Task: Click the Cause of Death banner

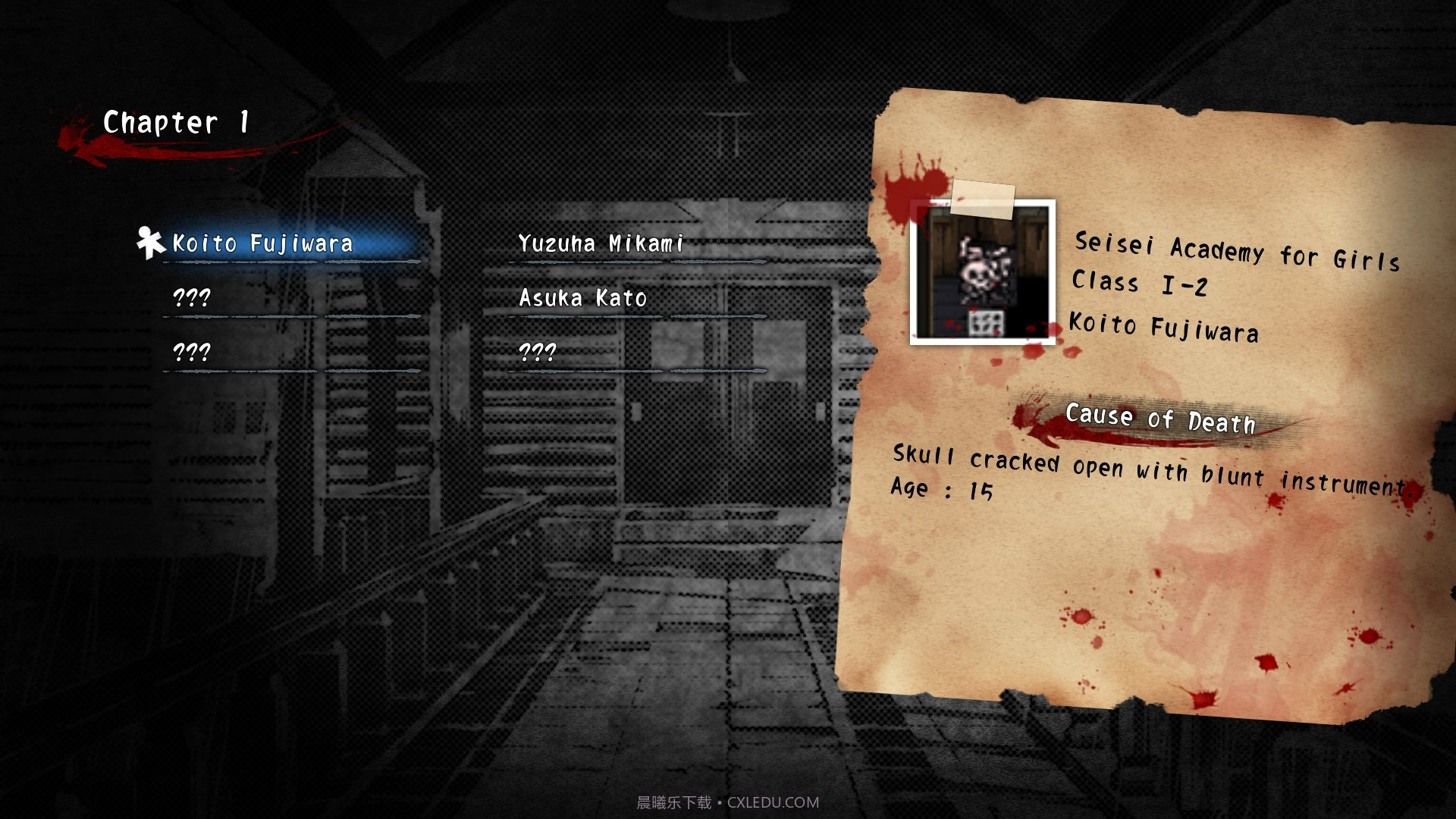Action: (x=1160, y=419)
